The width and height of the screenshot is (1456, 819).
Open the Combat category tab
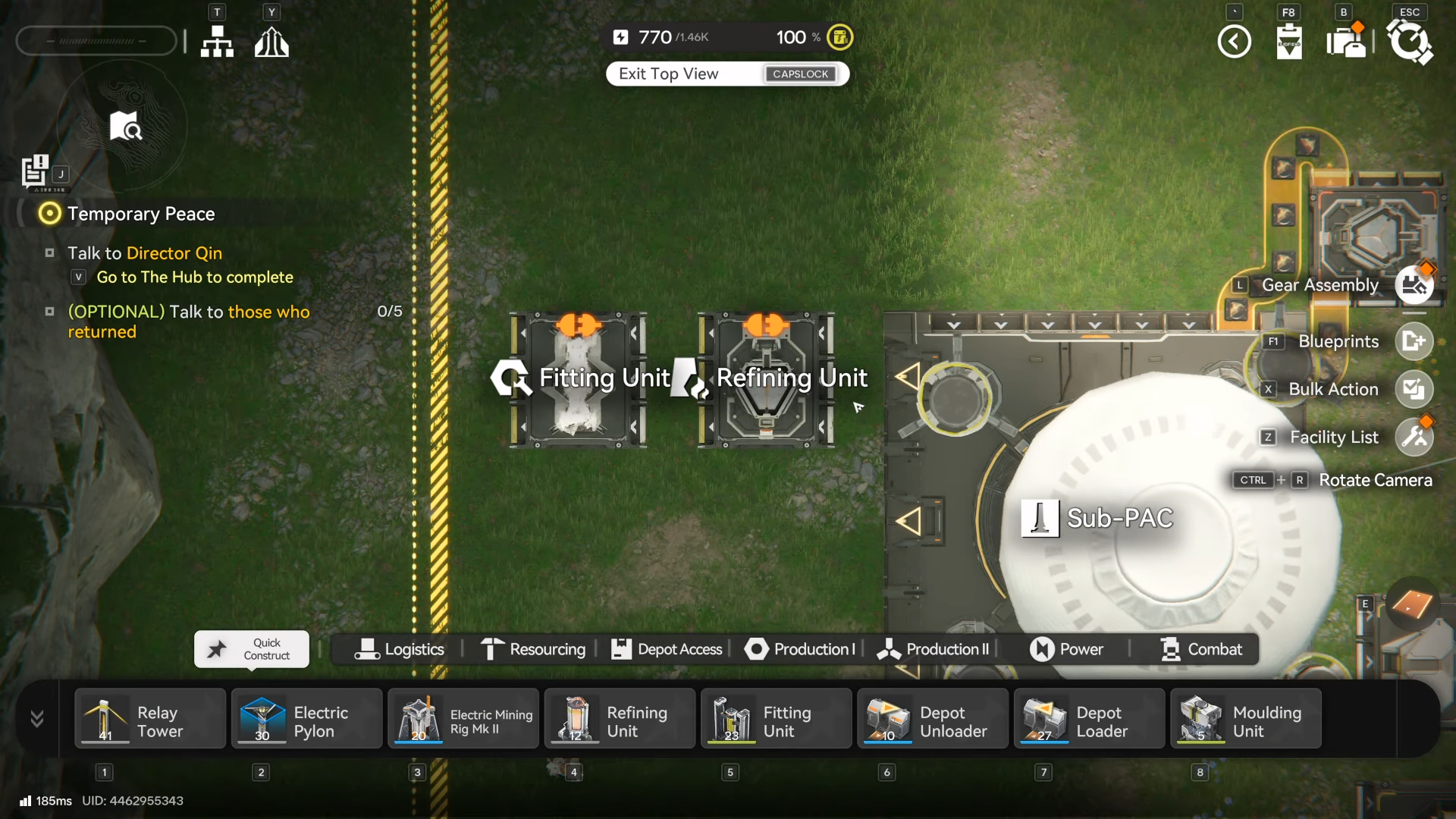[1201, 649]
